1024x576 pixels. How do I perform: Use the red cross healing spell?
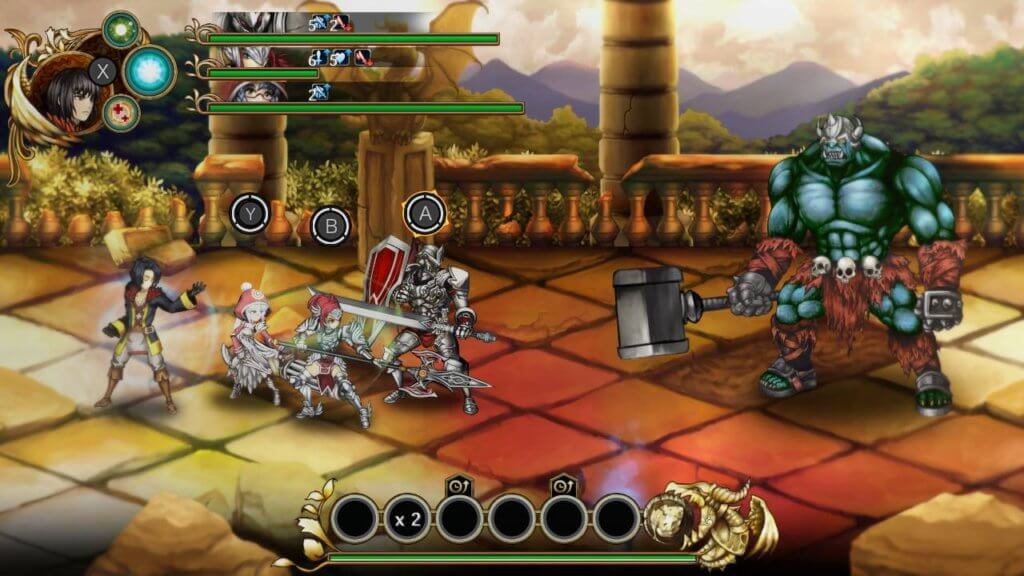point(121,112)
